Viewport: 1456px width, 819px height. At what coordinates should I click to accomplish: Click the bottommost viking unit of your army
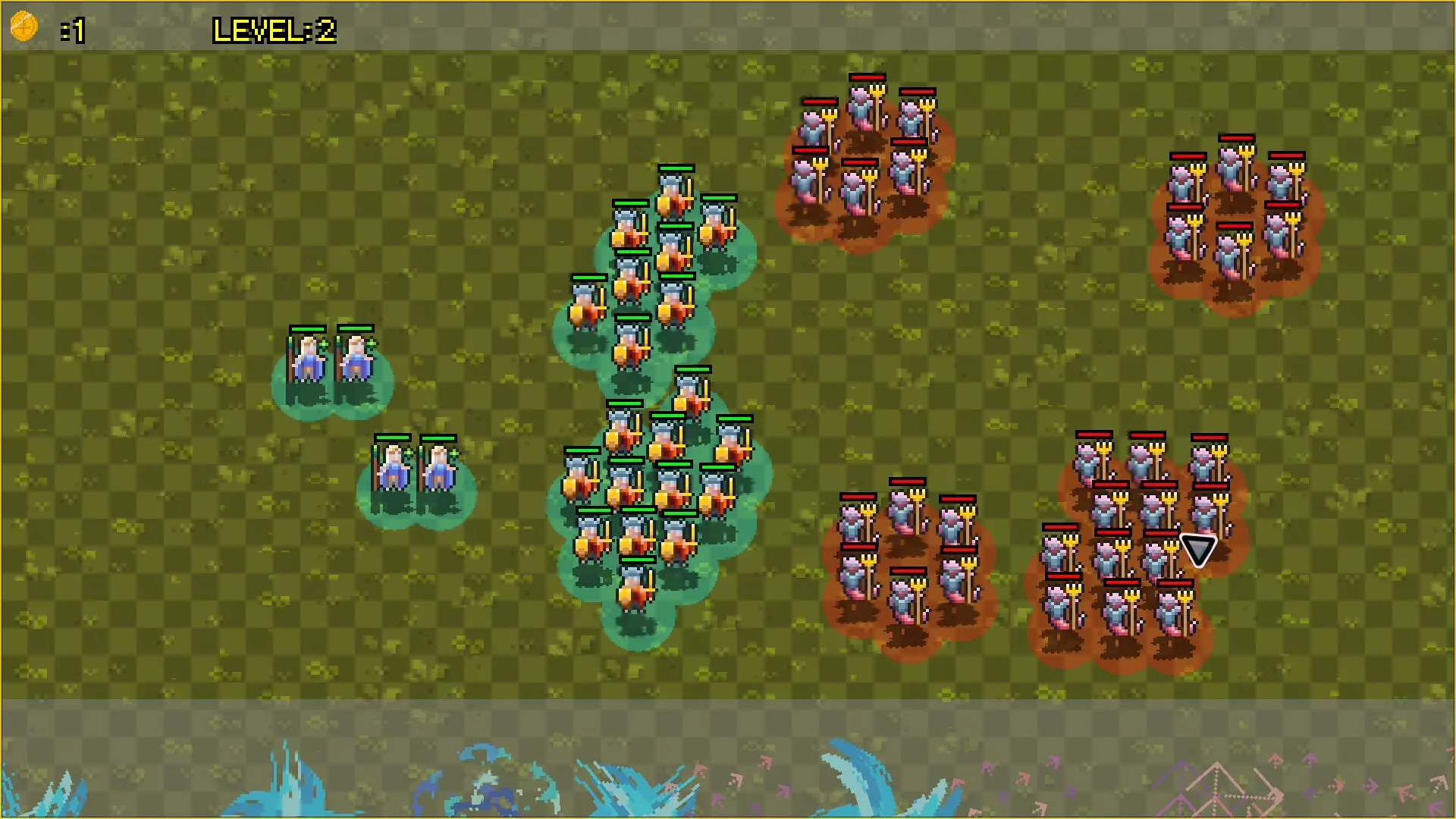(x=634, y=591)
